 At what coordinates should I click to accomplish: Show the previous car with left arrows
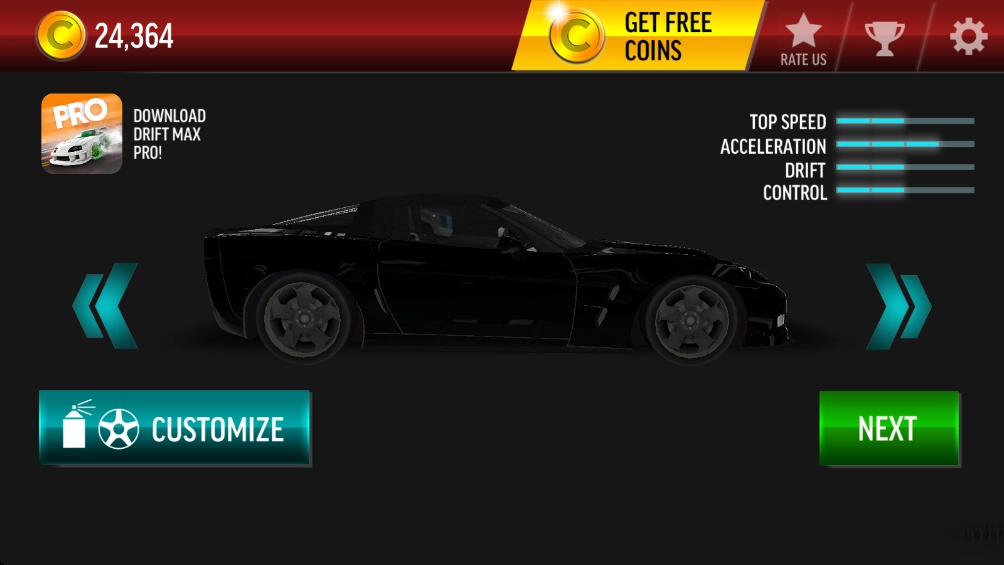[x=106, y=306]
